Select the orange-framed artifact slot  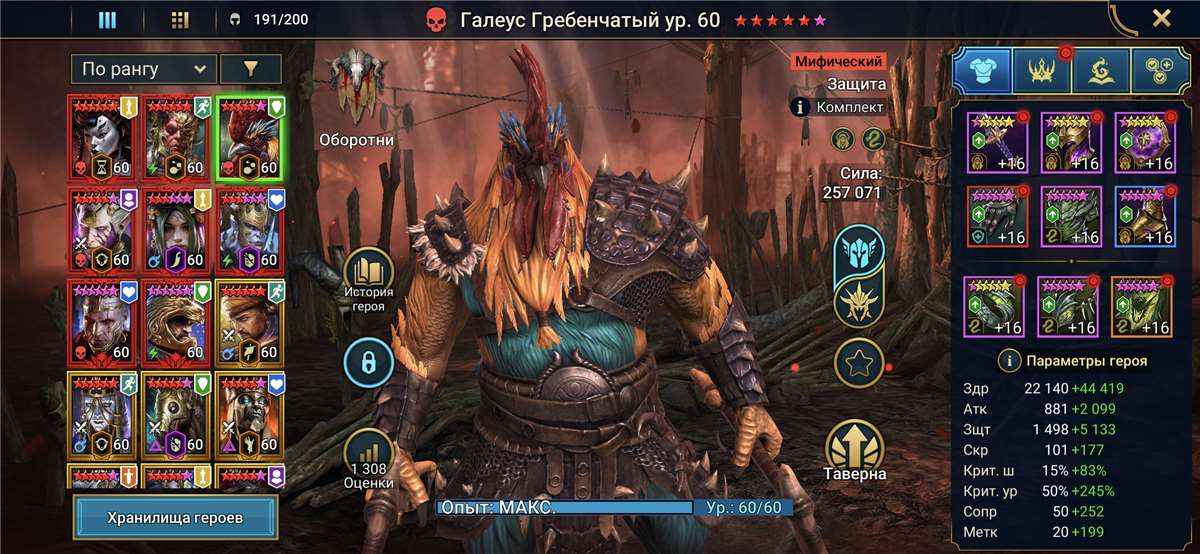(x=1141, y=307)
